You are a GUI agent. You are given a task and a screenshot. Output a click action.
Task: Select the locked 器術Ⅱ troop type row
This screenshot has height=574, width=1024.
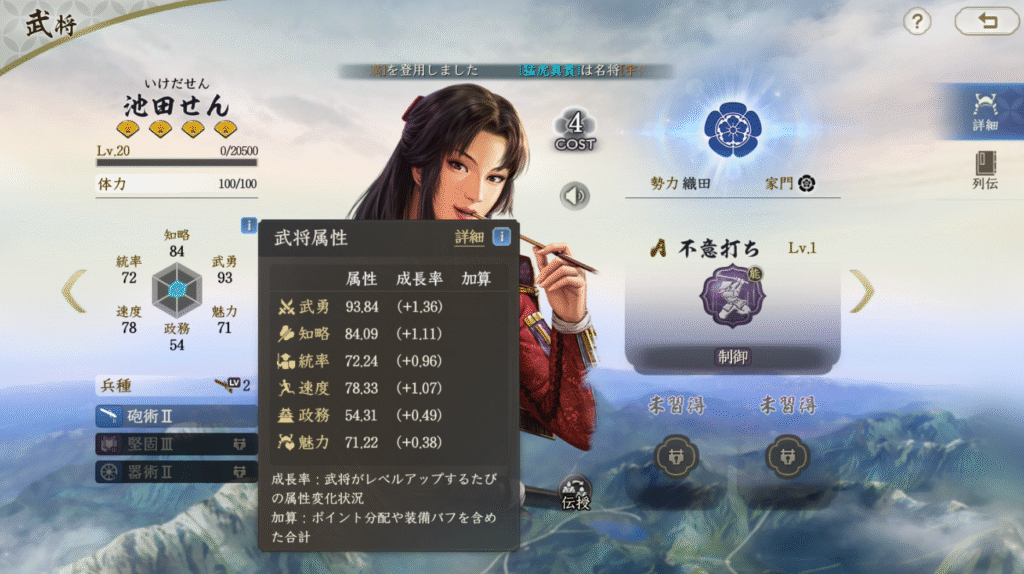pos(175,471)
